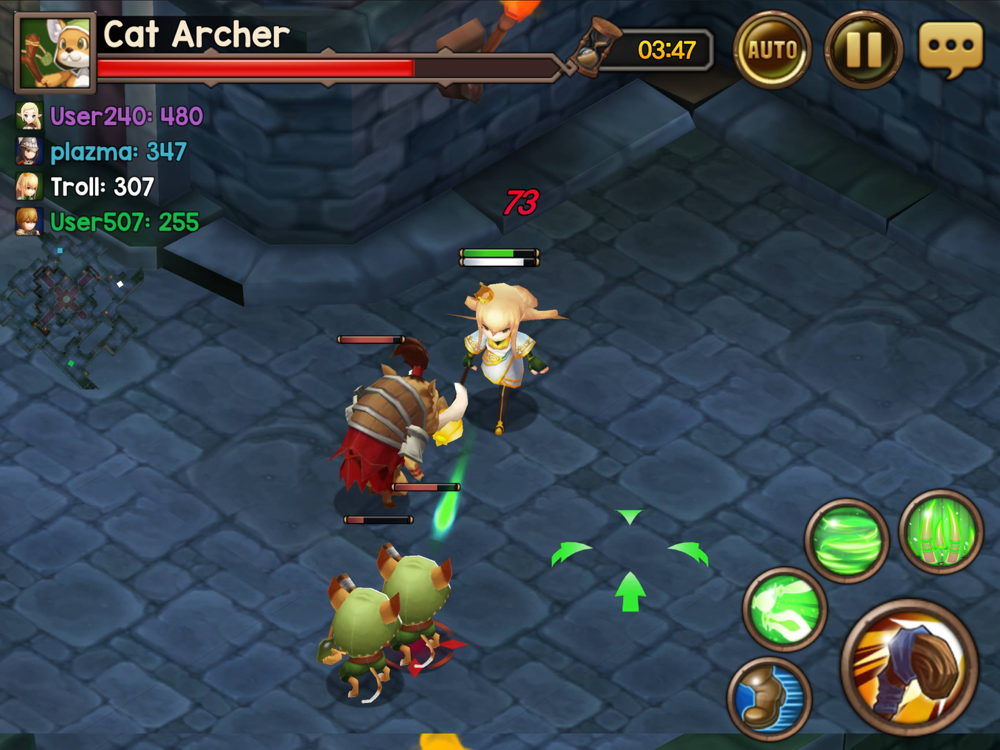Viewport: 1000px width, 750px height.
Task: Select Troll in the ranking list
Action: click(86, 187)
